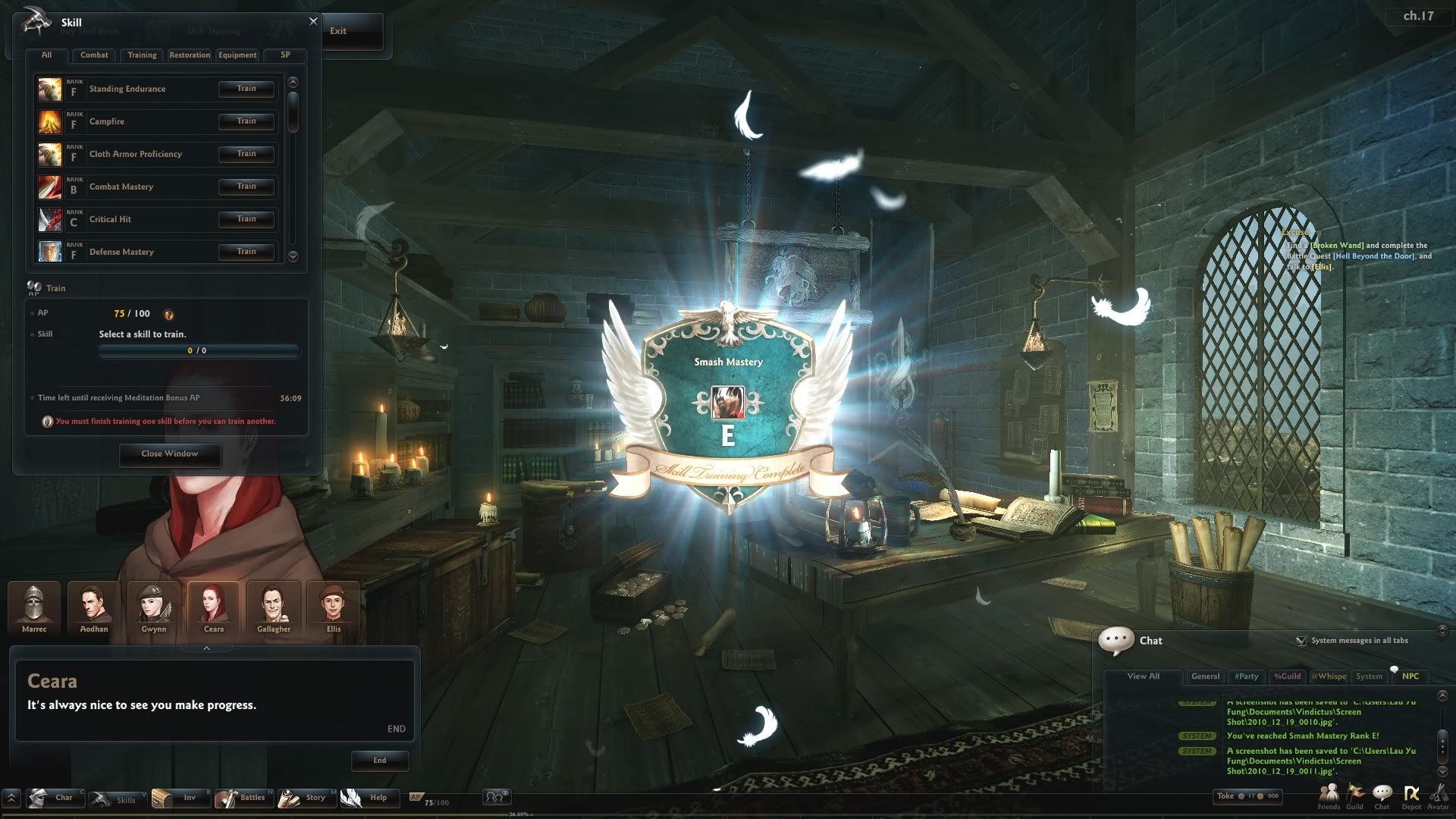Open the Friends list icon
The width and height of the screenshot is (1456, 819).
tap(1329, 795)
